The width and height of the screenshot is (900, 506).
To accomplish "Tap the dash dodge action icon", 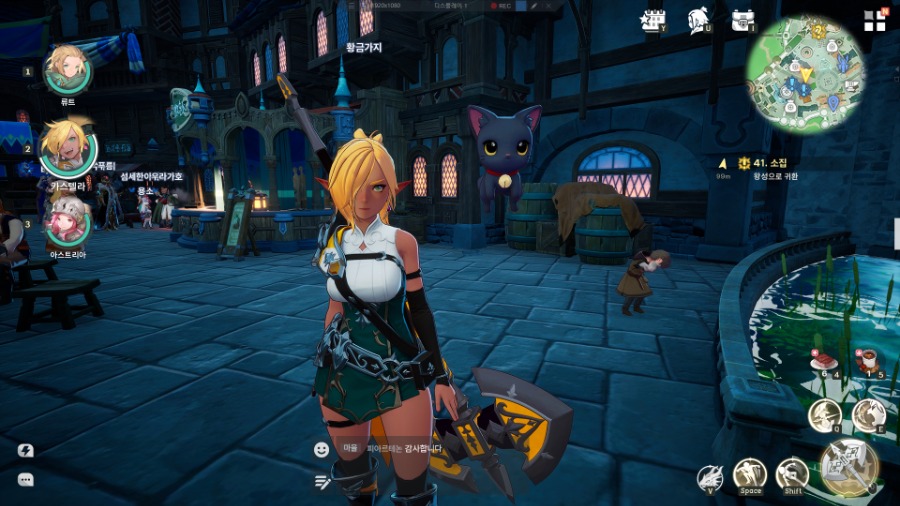I will [792, 474].
